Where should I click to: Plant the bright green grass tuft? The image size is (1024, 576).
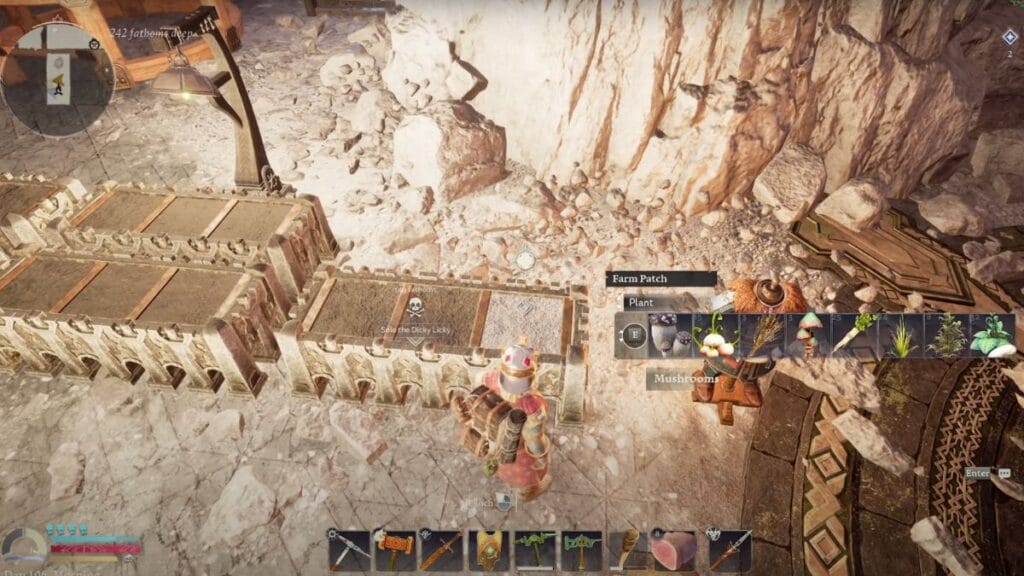pyautogui.click(x=901, y=335)
